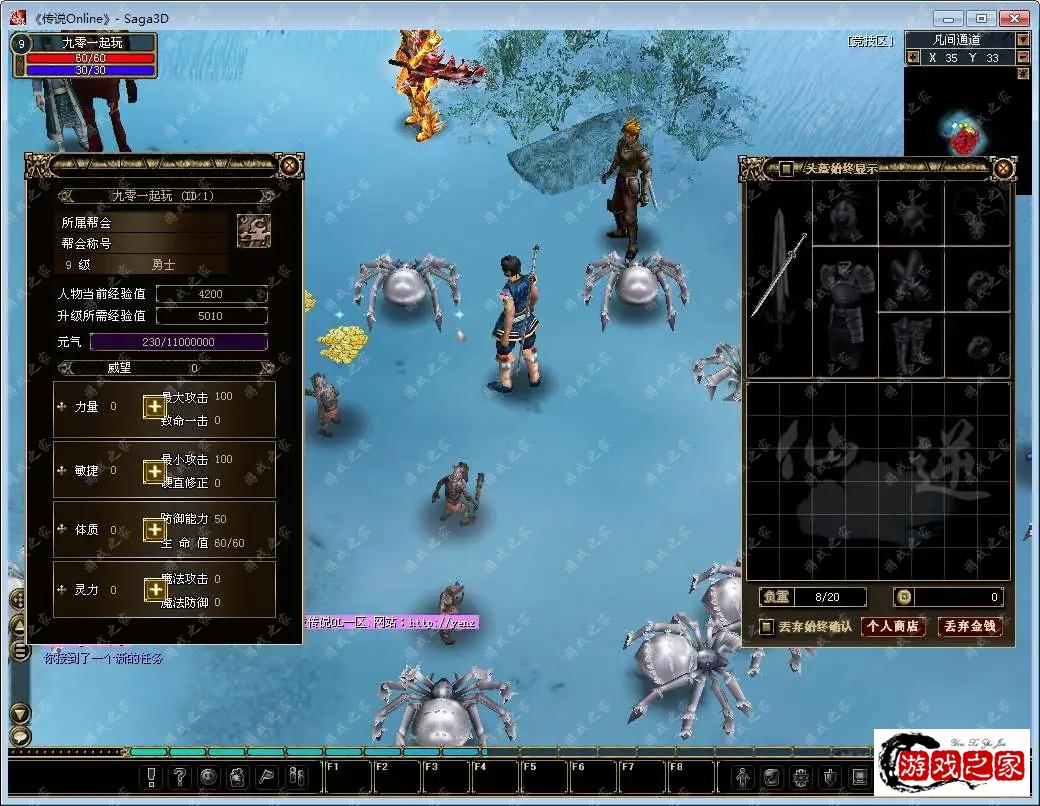The height and width of the screenshot is (806, 1040).
Task: Close the character stats panel
Action: (289, 166)
